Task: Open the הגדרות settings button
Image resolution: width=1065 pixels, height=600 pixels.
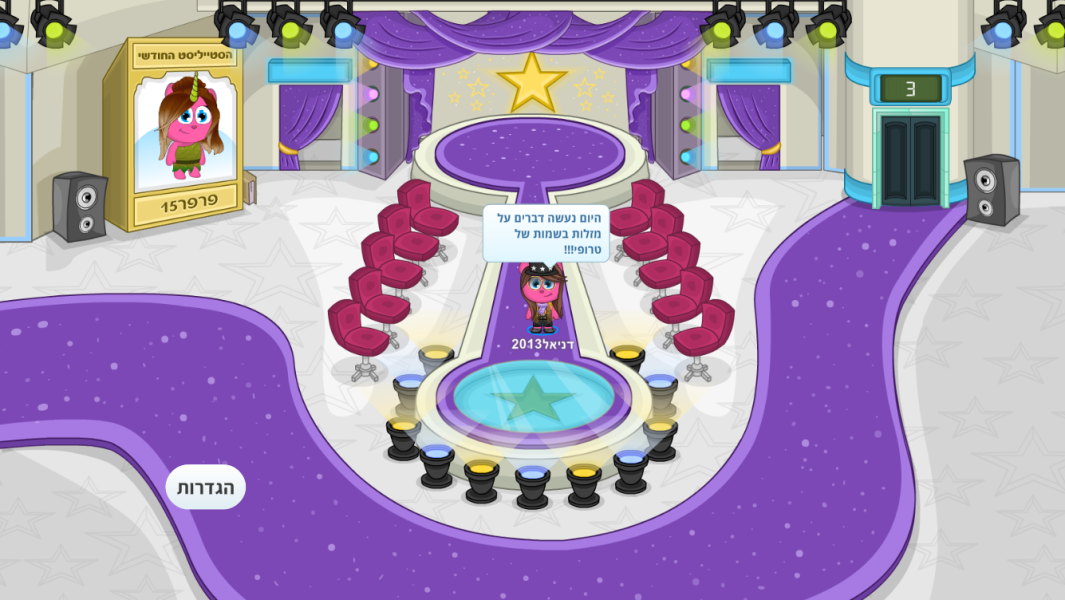Action: tap(205, 487)
